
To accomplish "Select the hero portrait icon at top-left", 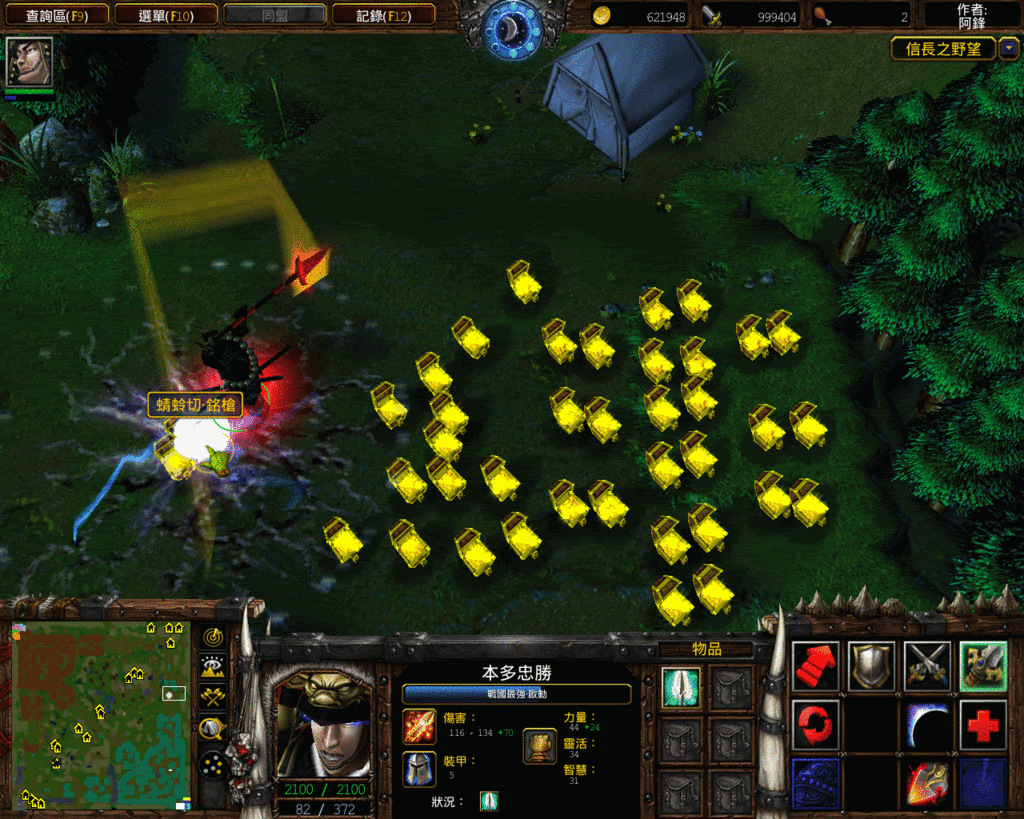I will (x=29, y=62).
